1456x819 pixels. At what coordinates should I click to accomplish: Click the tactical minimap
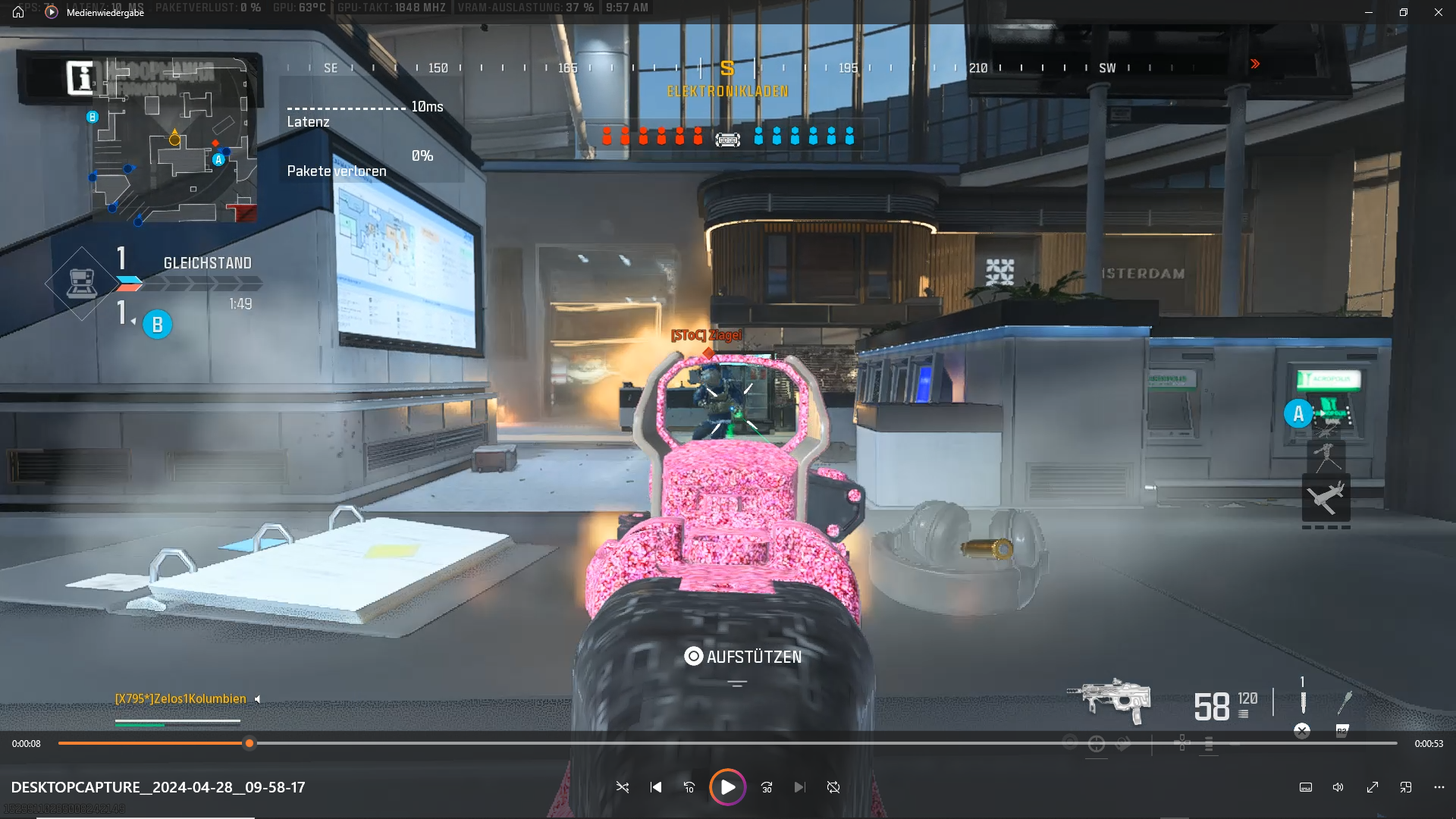(x=174, y=141)
